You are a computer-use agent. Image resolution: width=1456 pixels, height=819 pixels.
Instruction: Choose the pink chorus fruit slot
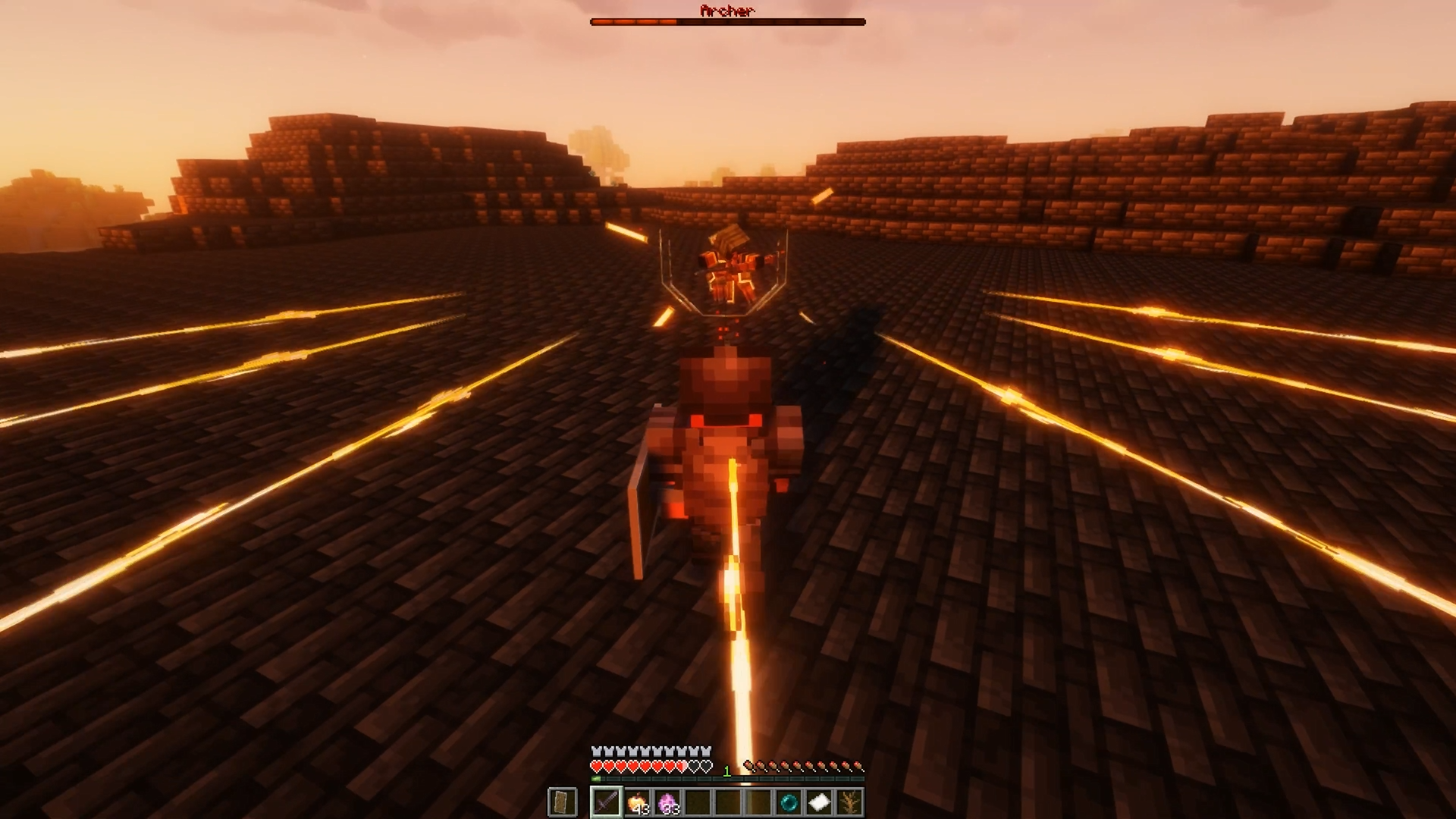(x=667, y=802)
